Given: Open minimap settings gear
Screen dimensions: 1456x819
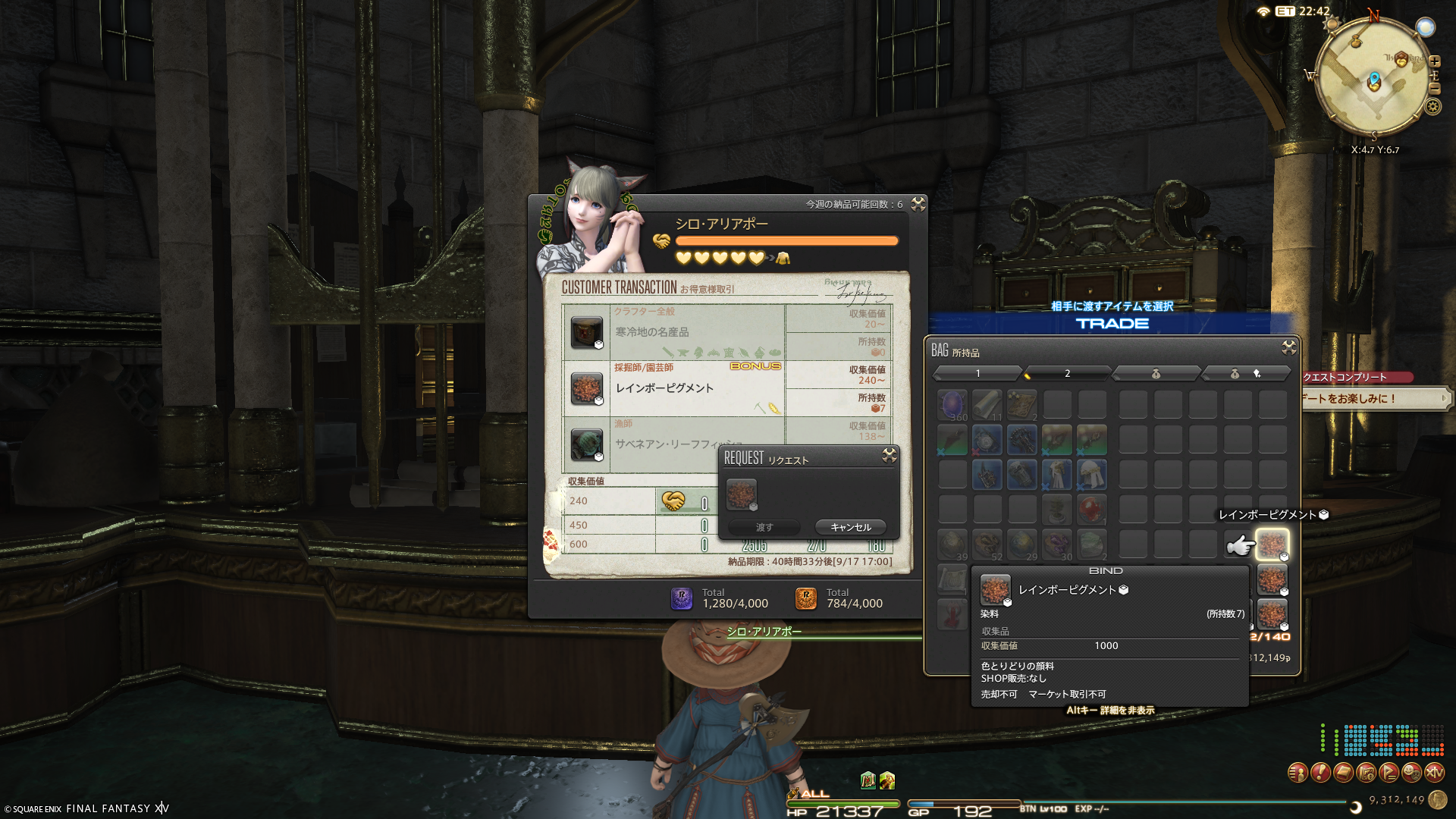Looking at the screenshot, I should tap(1432, 106).
